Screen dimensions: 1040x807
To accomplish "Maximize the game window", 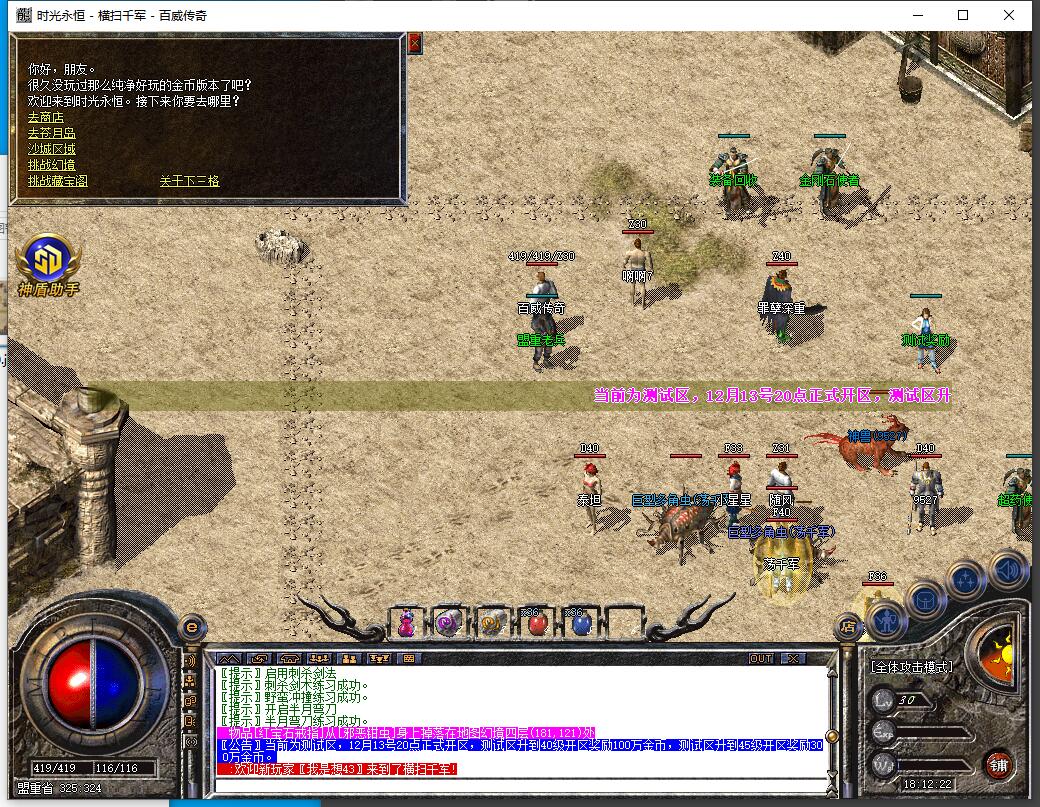I will 963,15.
